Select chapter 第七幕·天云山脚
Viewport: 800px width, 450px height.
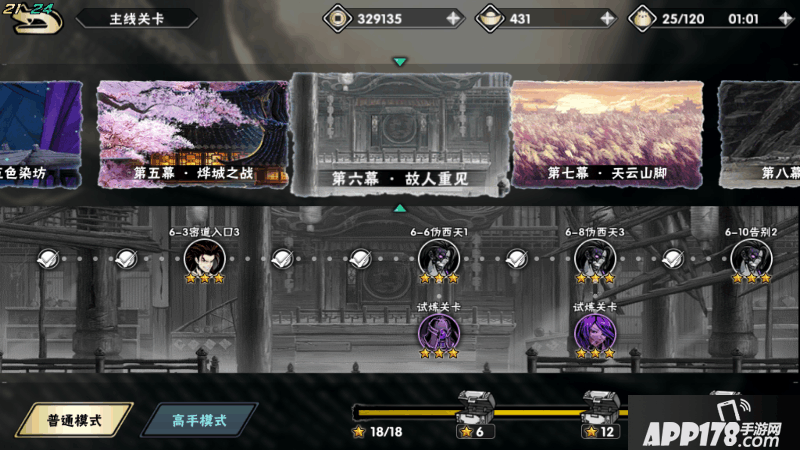607,134
